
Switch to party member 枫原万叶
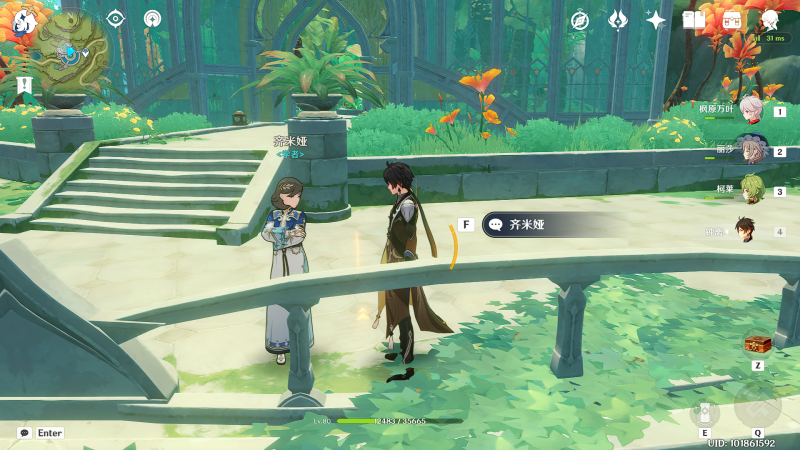point(750,110)
